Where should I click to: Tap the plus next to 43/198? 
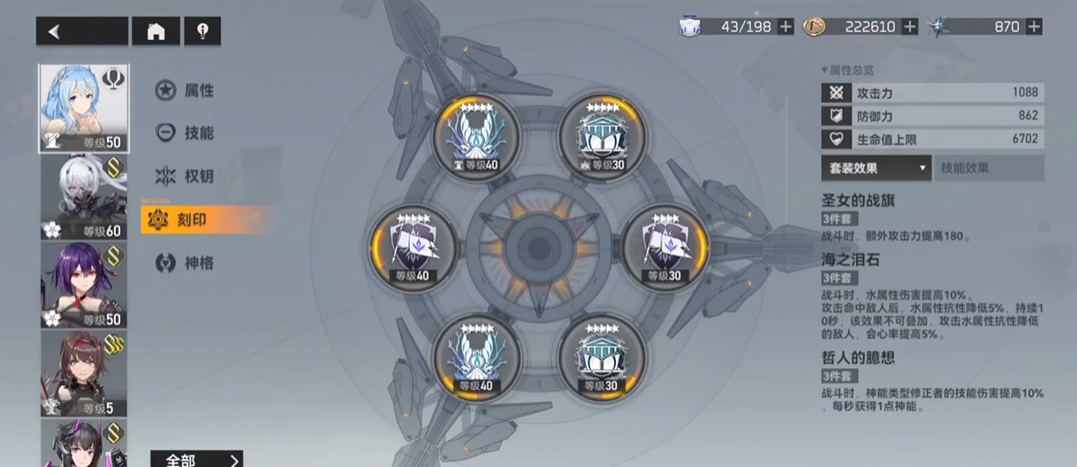pos(786,27)
